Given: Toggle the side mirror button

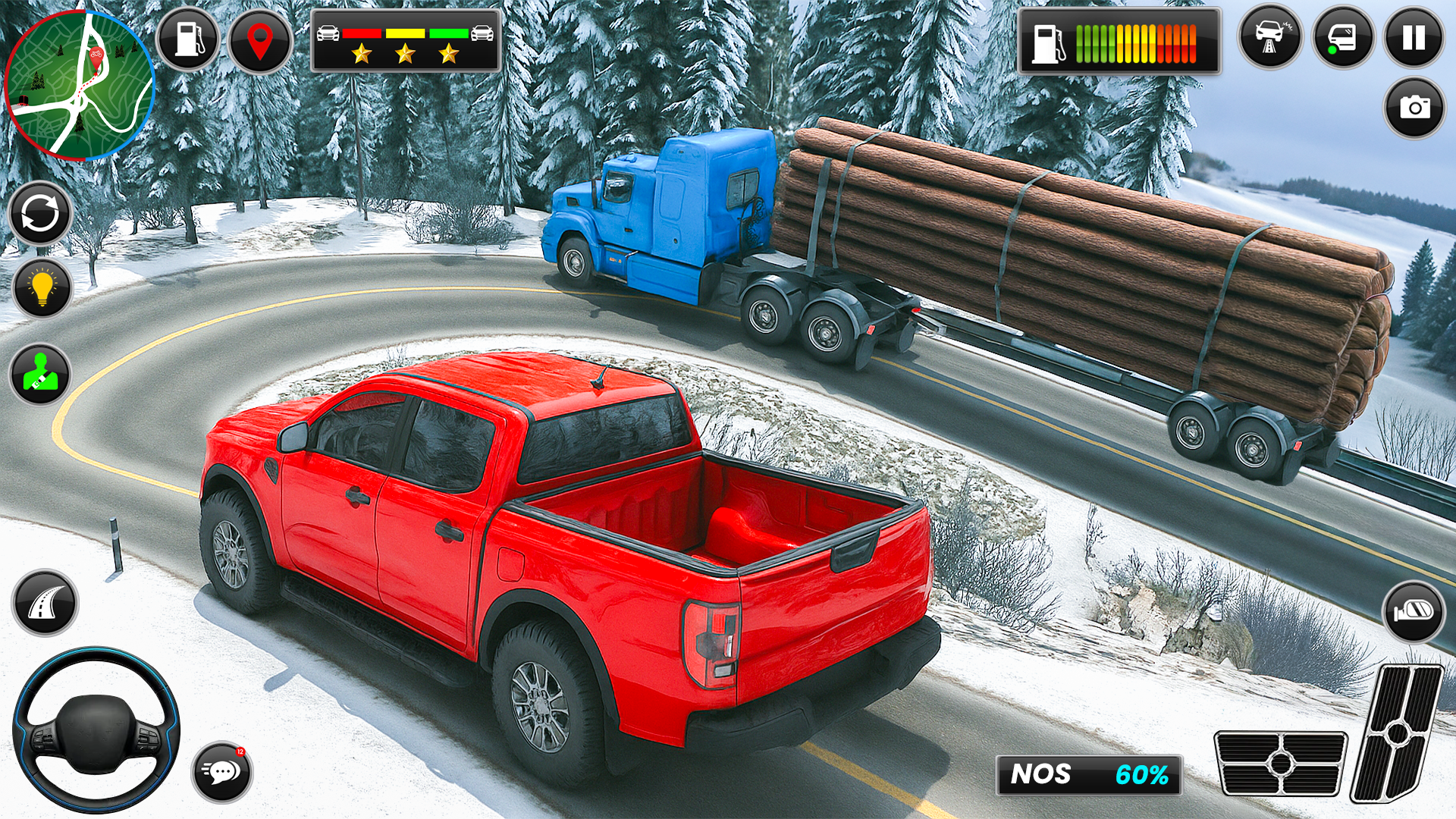Looking at the screenshot, I should click(x=1413, y=611).
